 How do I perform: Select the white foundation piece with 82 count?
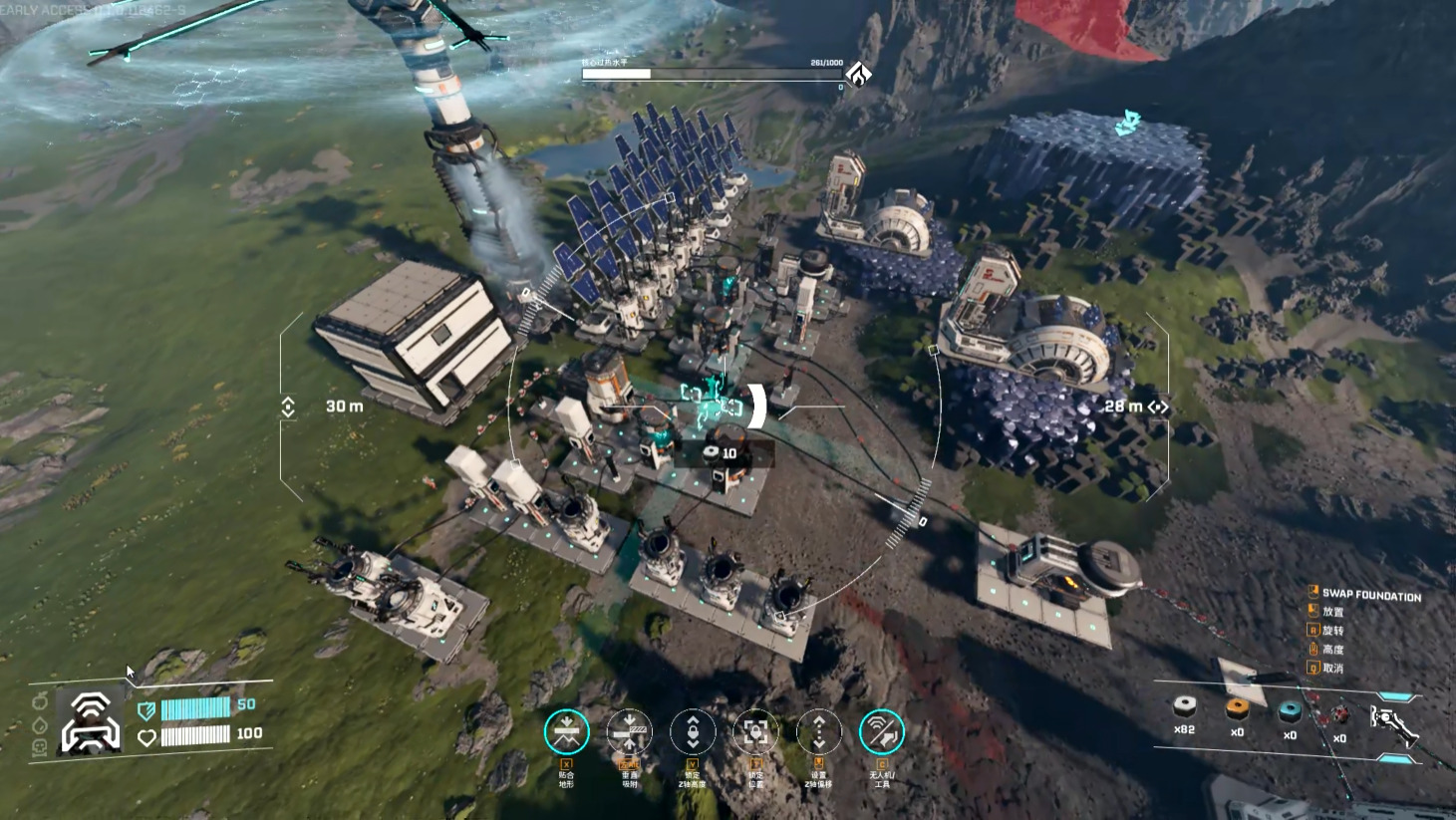(1184, 708)
